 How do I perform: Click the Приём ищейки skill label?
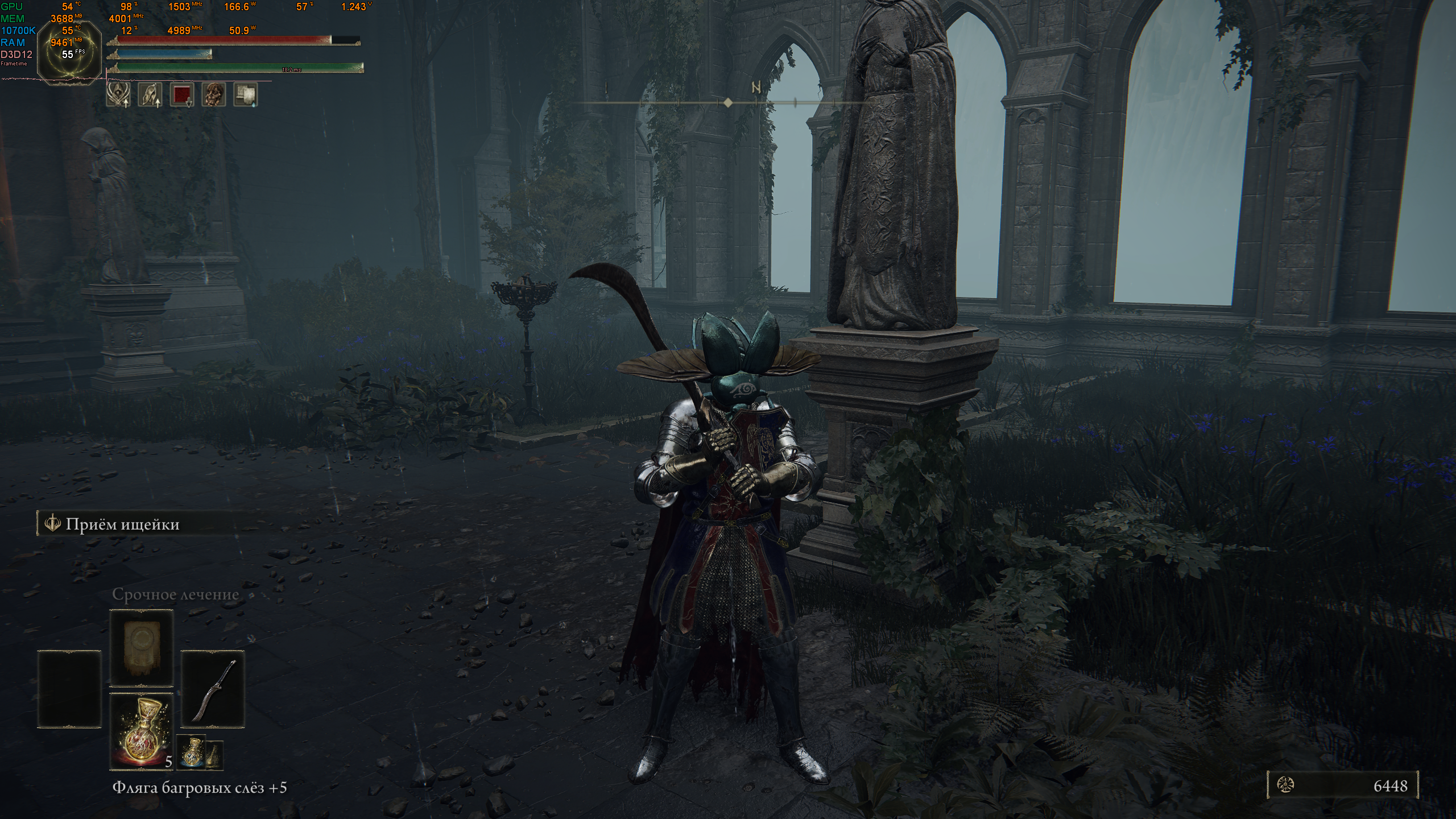[x=122, y=524]
